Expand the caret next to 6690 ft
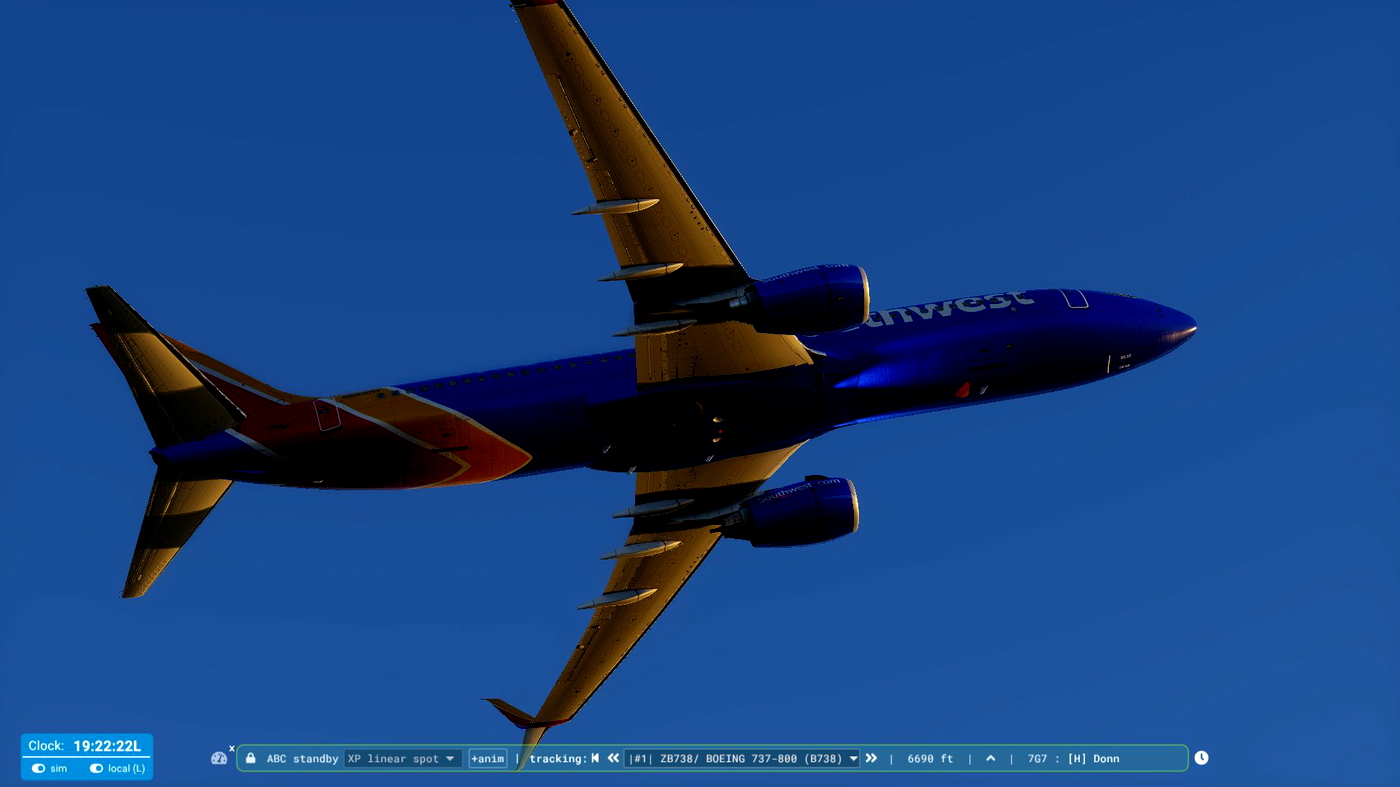1400x787 pixels. coord(990,757)
